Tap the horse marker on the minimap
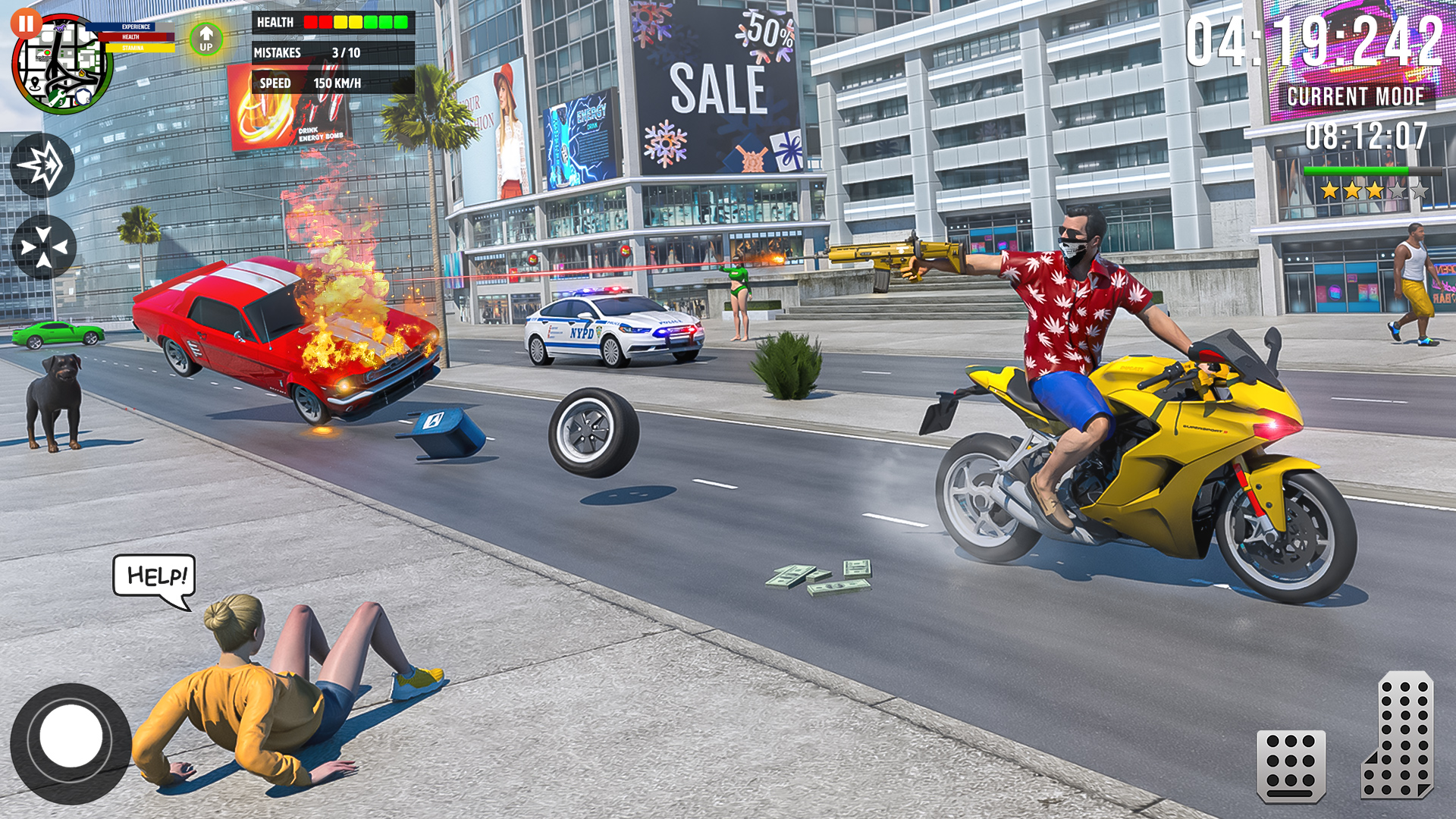The image size is (1456, 819). coord(59,28)
